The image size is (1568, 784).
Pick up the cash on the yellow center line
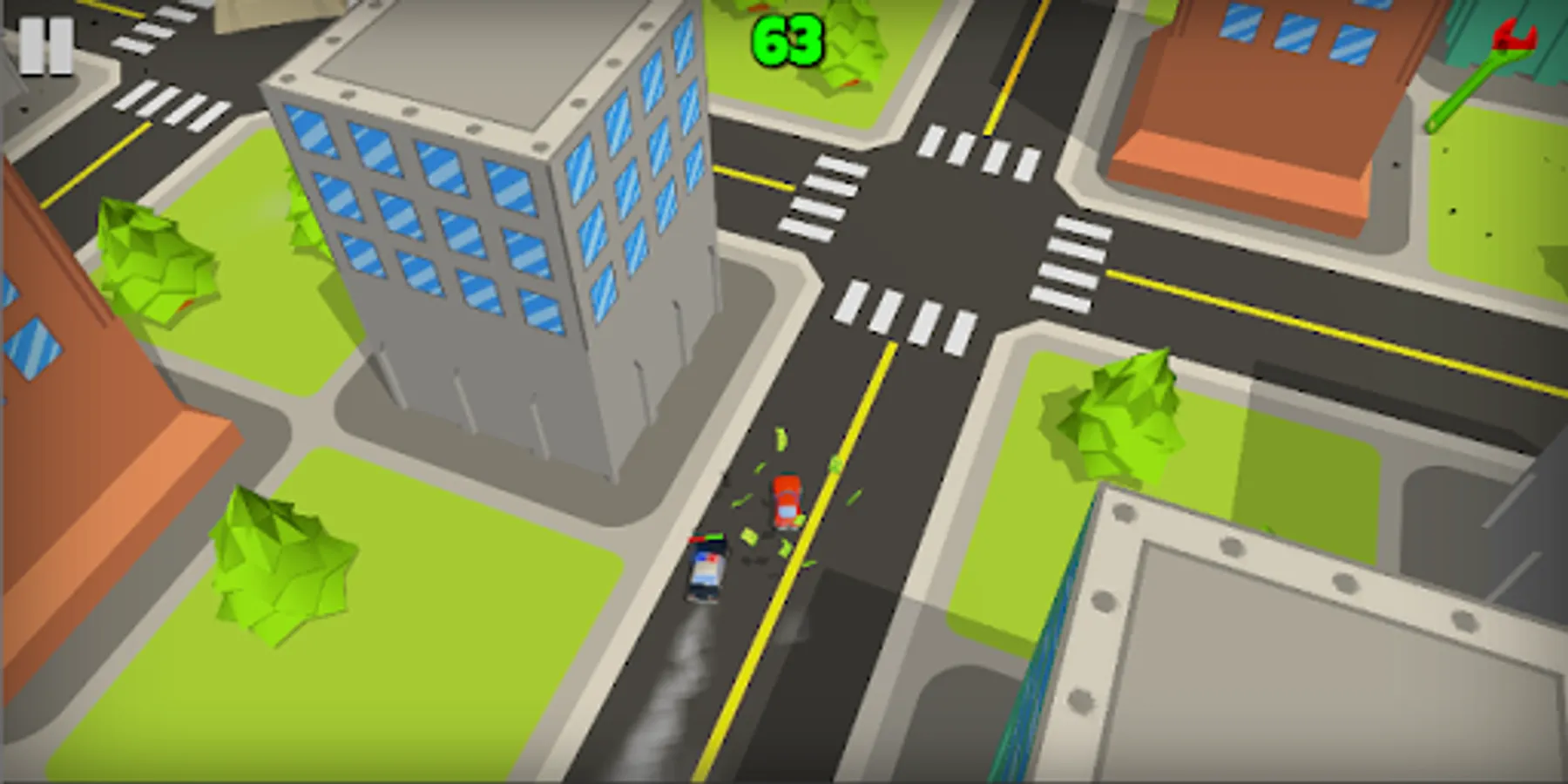pos(835,463)
